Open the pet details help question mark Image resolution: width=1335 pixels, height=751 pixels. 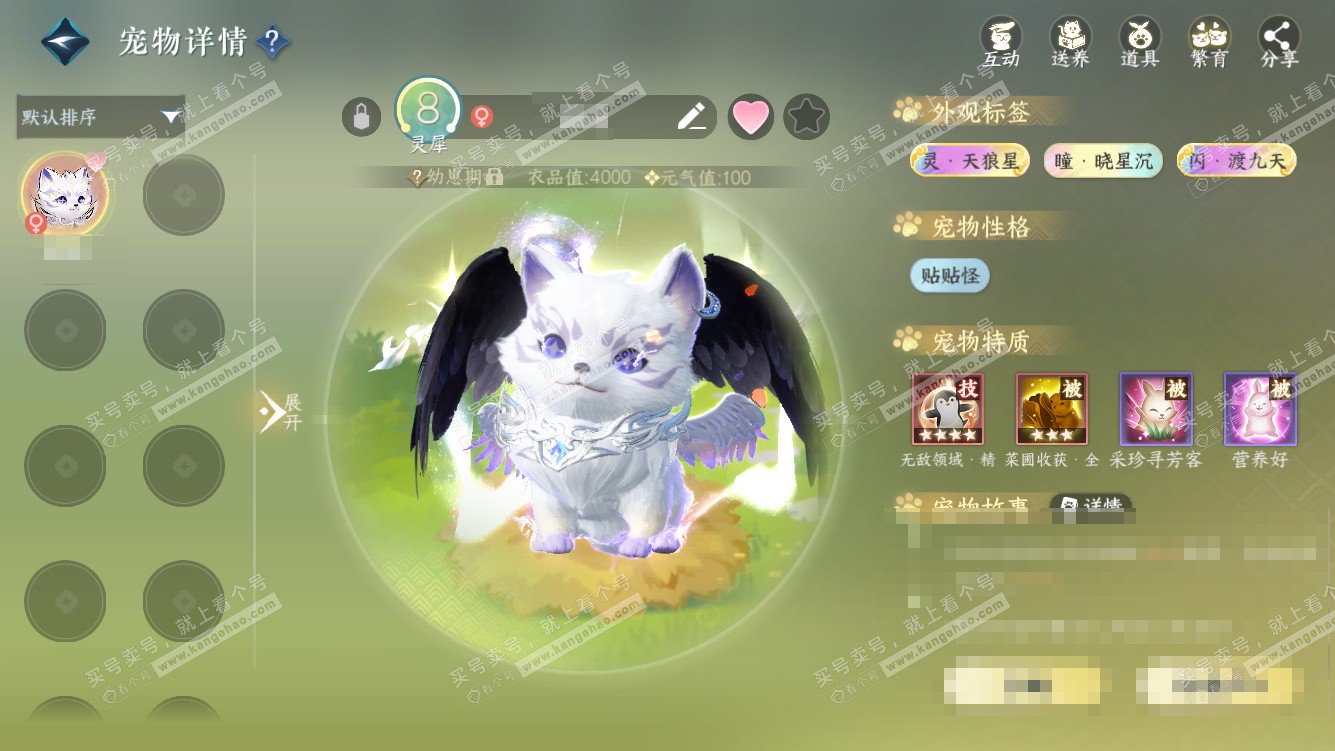(x=273, y=42)
